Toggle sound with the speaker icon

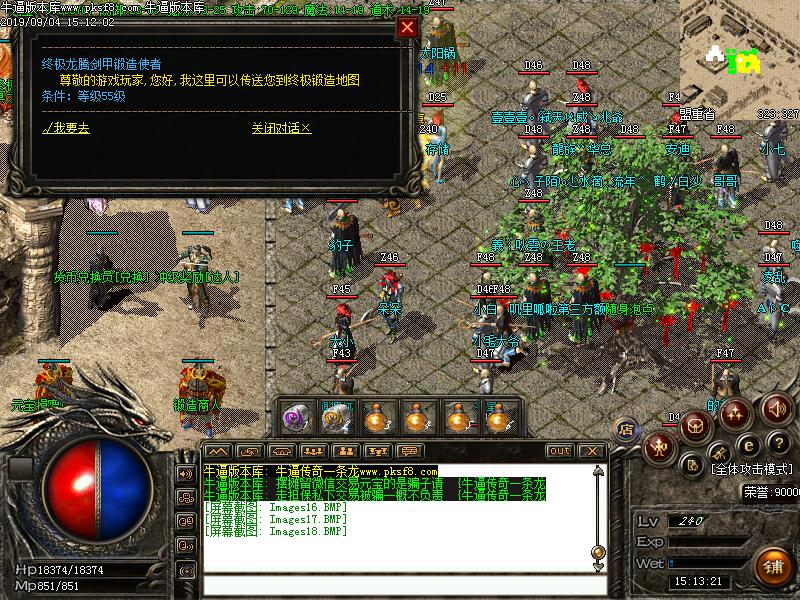(x=776, y=408)
